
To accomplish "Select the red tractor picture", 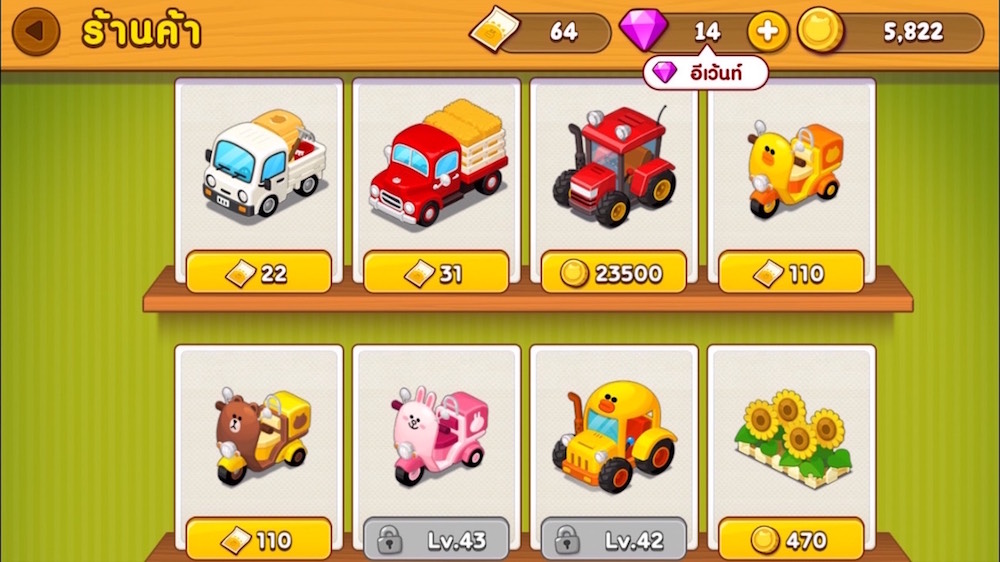I will (x=614, y=165).
